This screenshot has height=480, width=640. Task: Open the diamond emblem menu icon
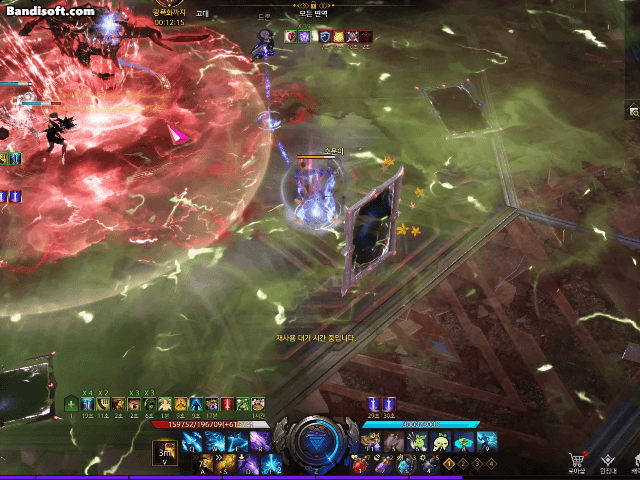click(x=607, y=458)
